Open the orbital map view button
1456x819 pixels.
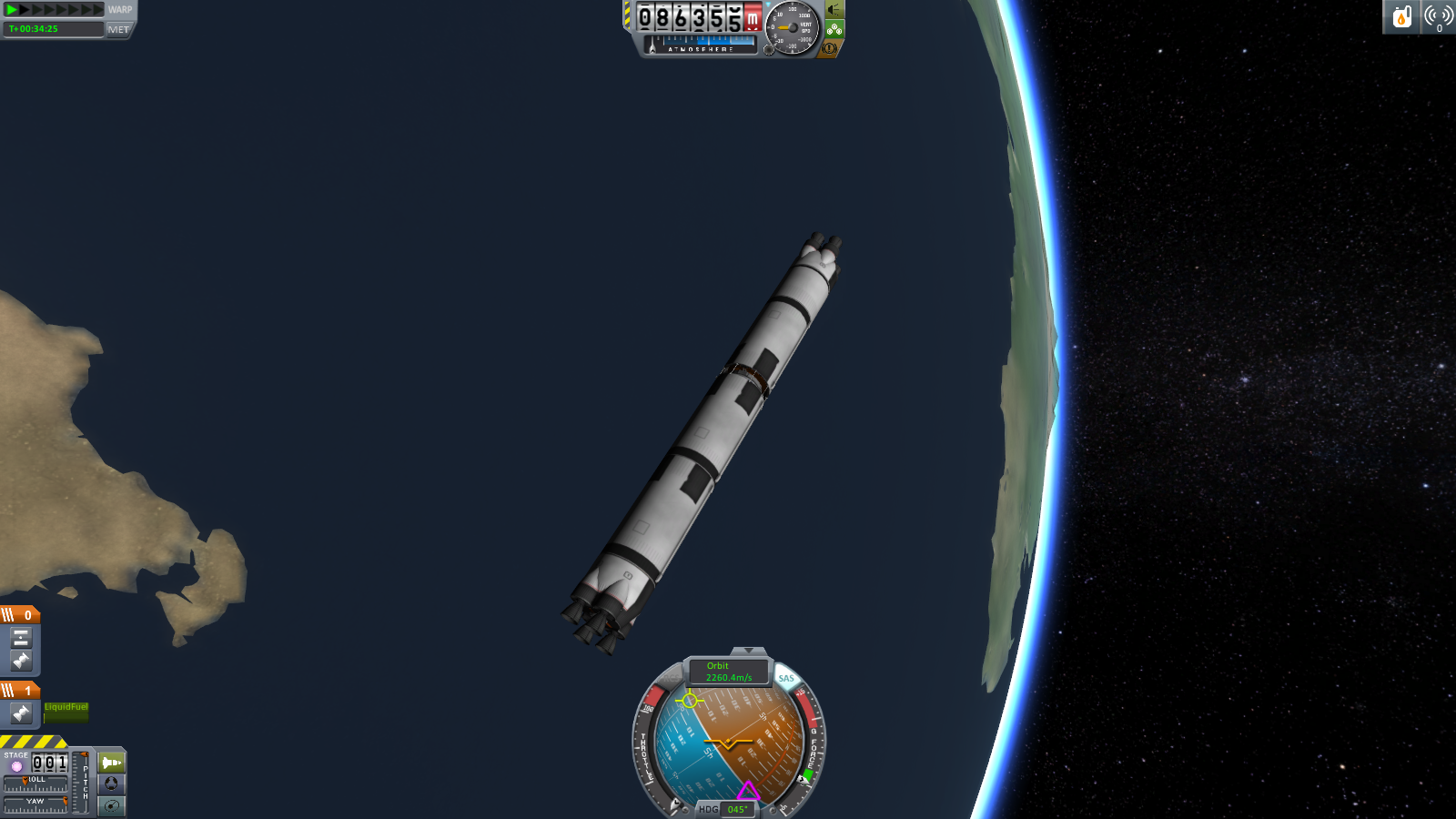click(111, 805)
